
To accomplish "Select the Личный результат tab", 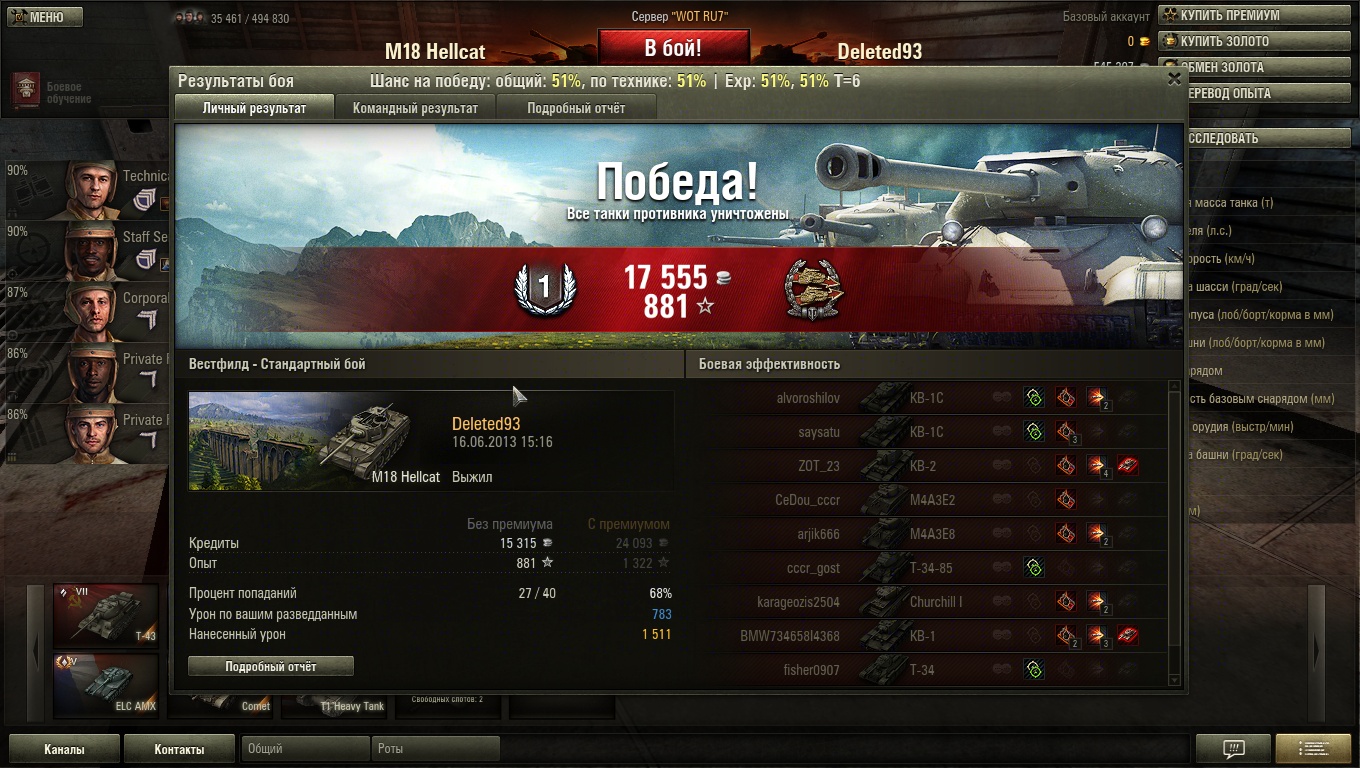I will [254, 108].
